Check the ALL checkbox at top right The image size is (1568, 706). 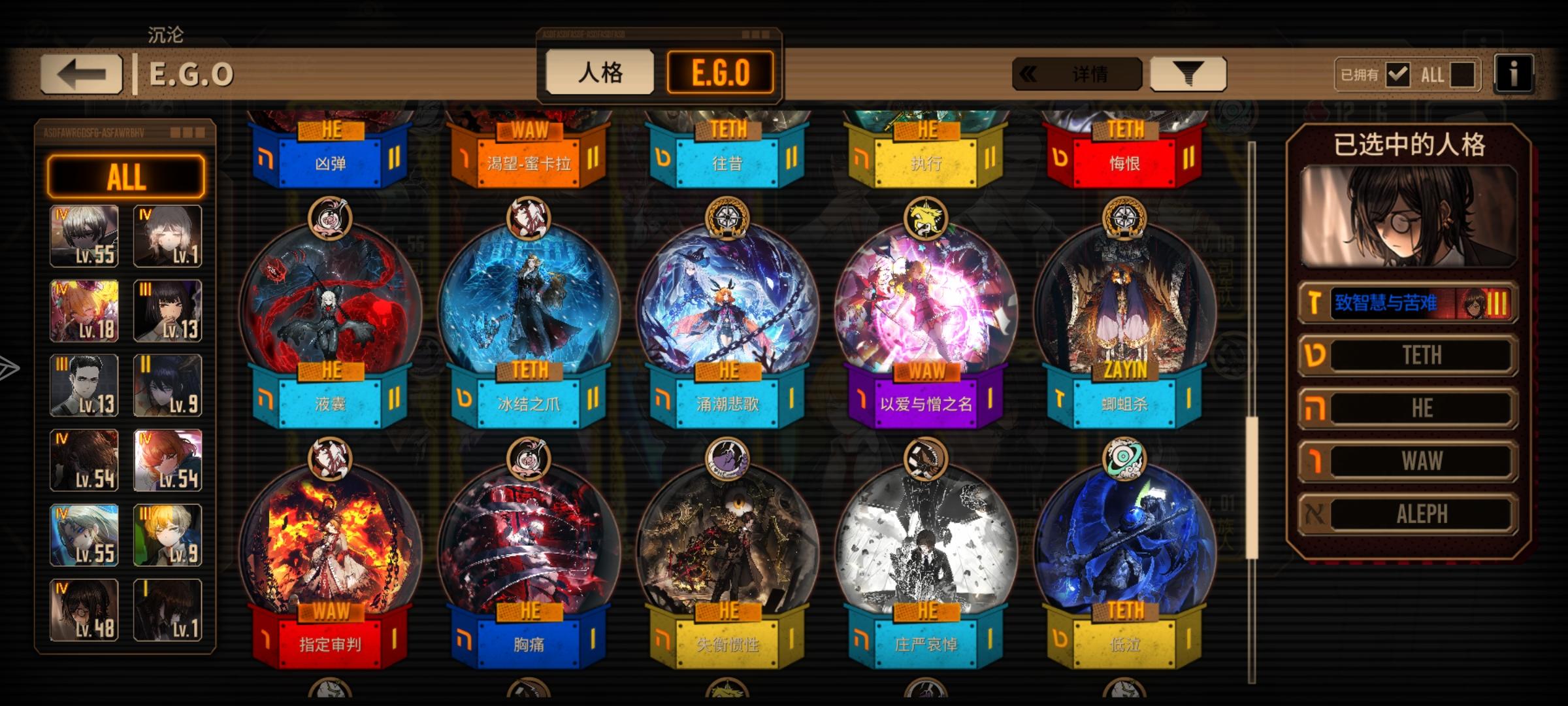tap(1463, 74)
